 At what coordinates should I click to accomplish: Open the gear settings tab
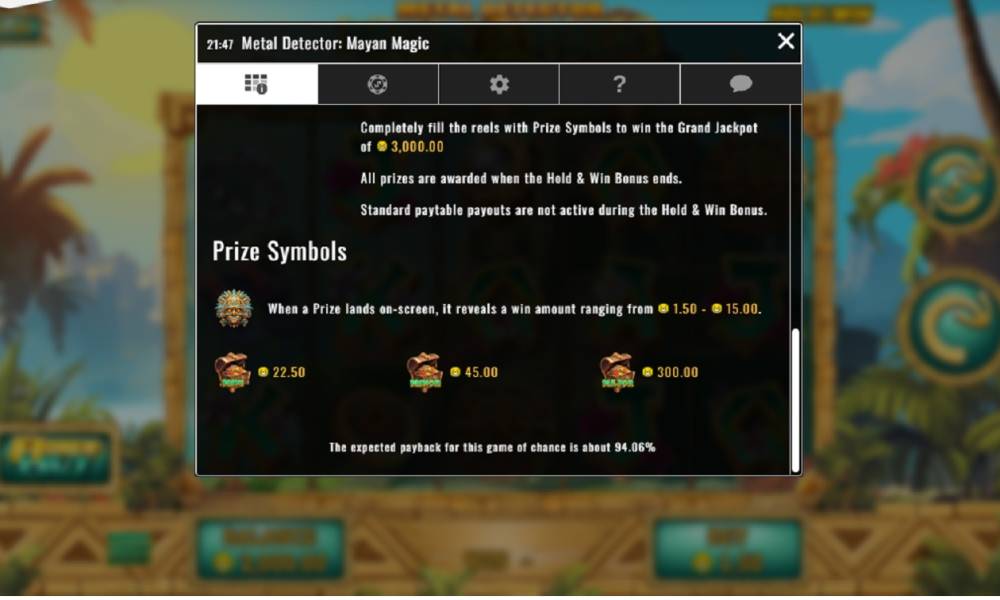[499, 84]
